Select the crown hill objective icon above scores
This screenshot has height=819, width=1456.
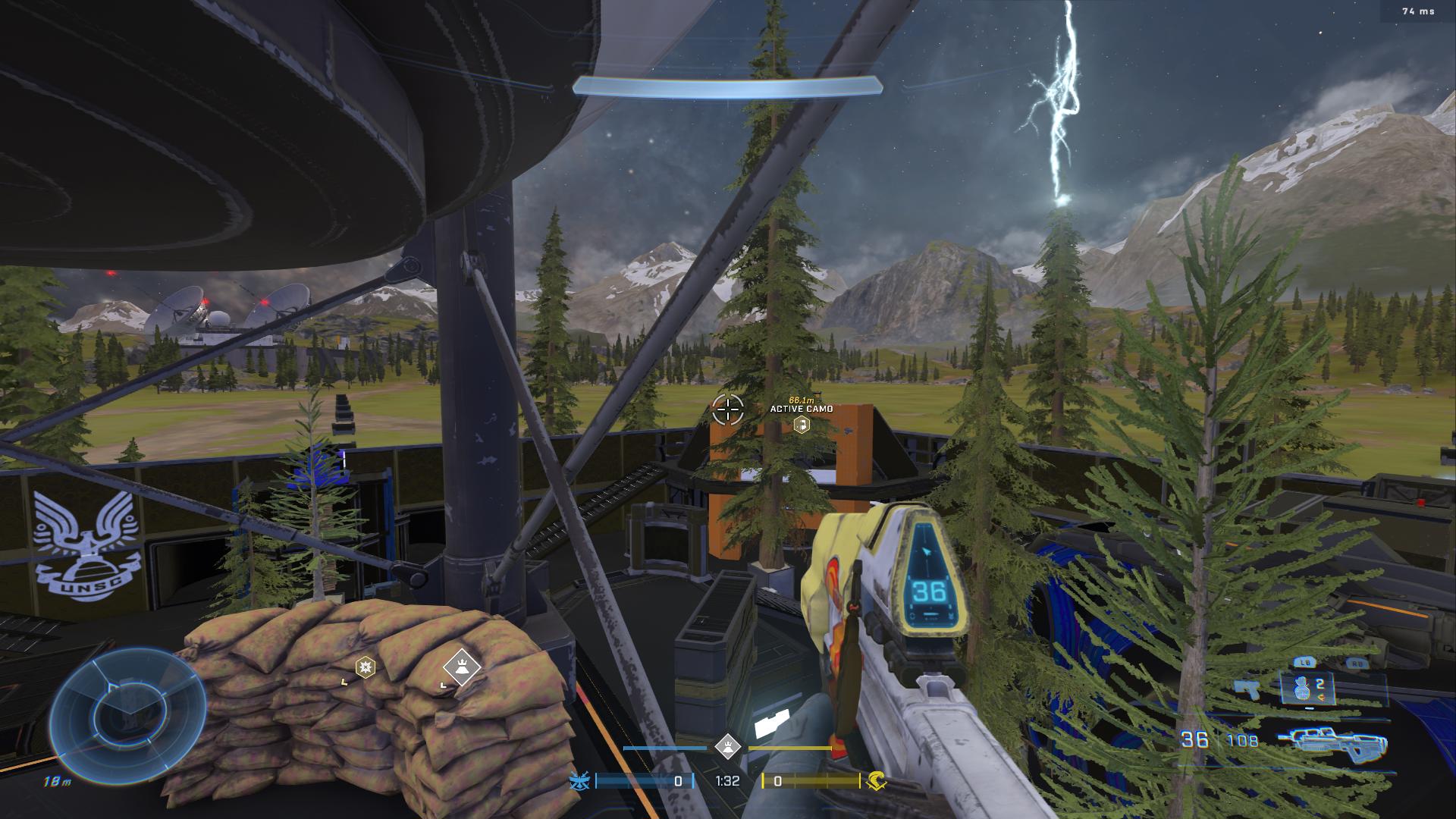click(728, 746)
